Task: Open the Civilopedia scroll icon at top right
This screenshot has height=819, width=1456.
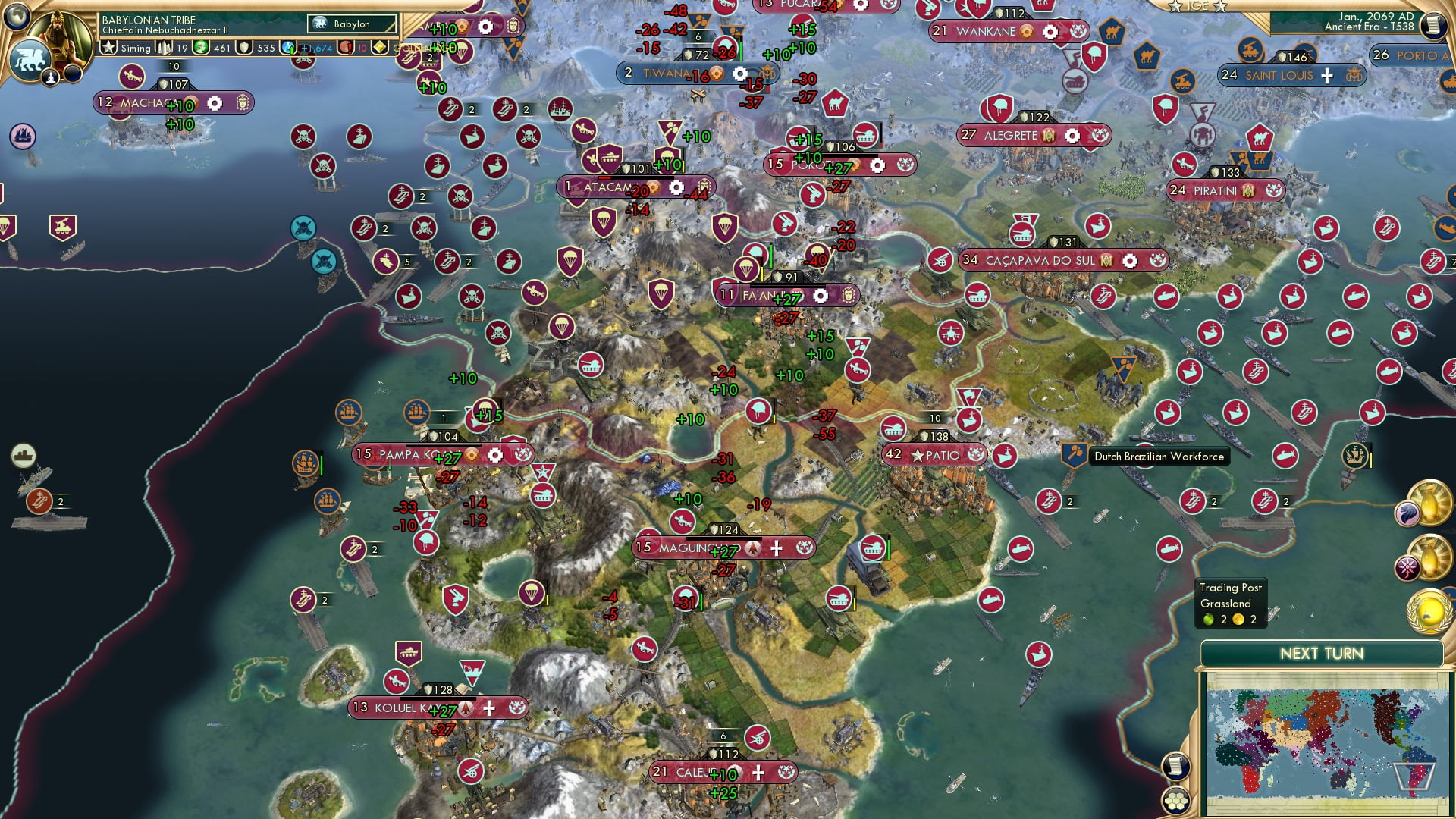Action: pyautogui.click(x=1433, y=24)
